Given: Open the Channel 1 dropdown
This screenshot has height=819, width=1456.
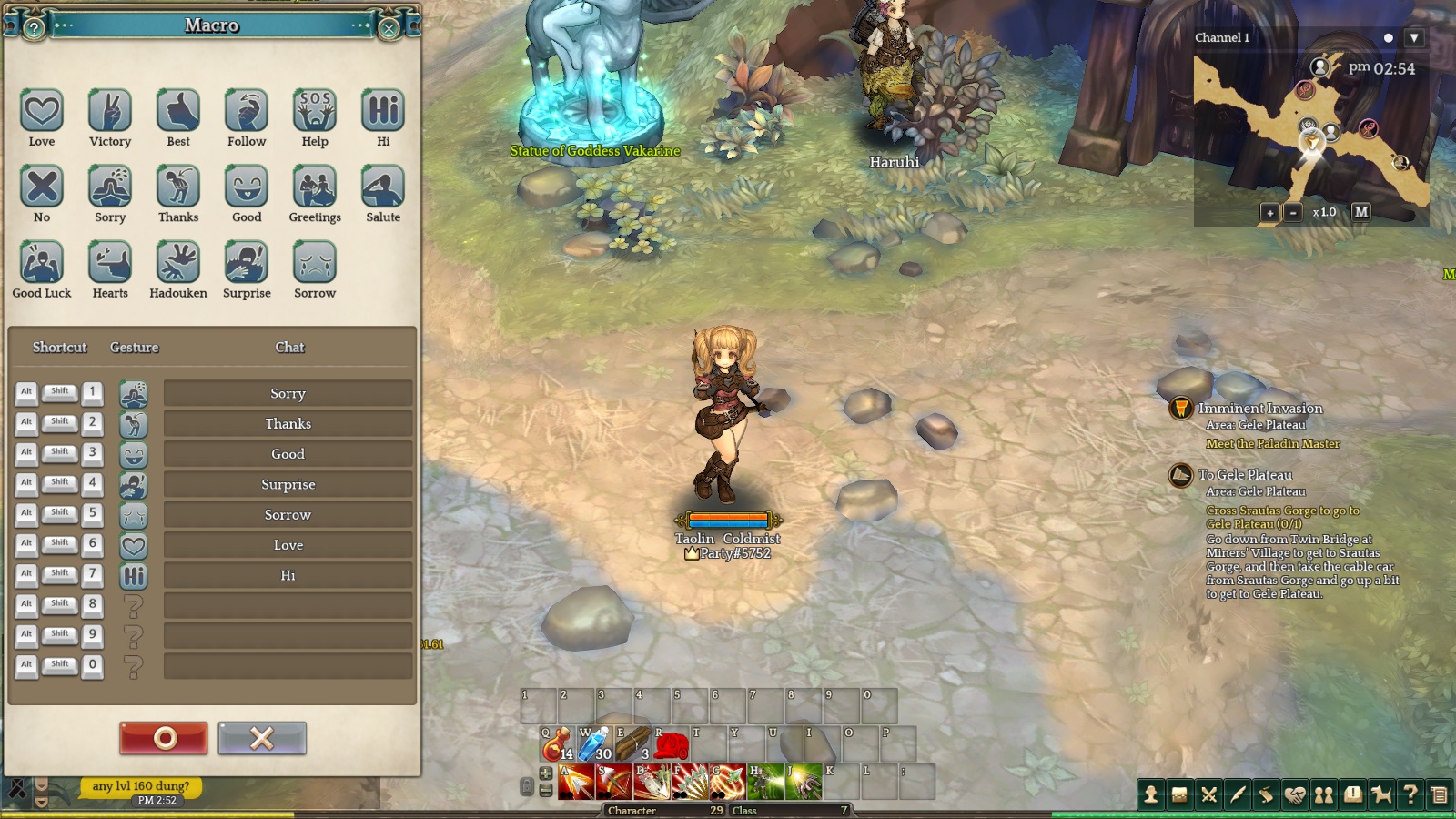Looking at the screenshot, I should click(x=1413, y=38).
